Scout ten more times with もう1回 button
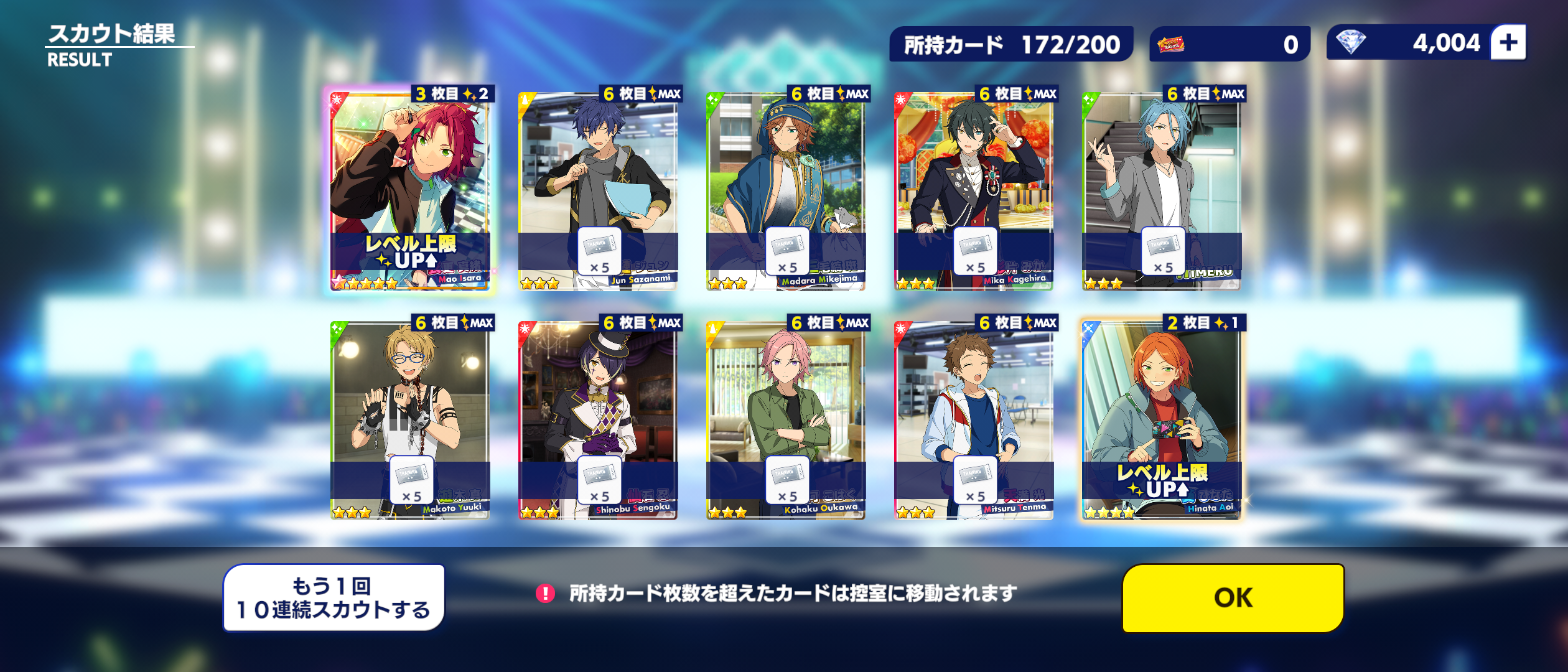 tap(334, 597)
